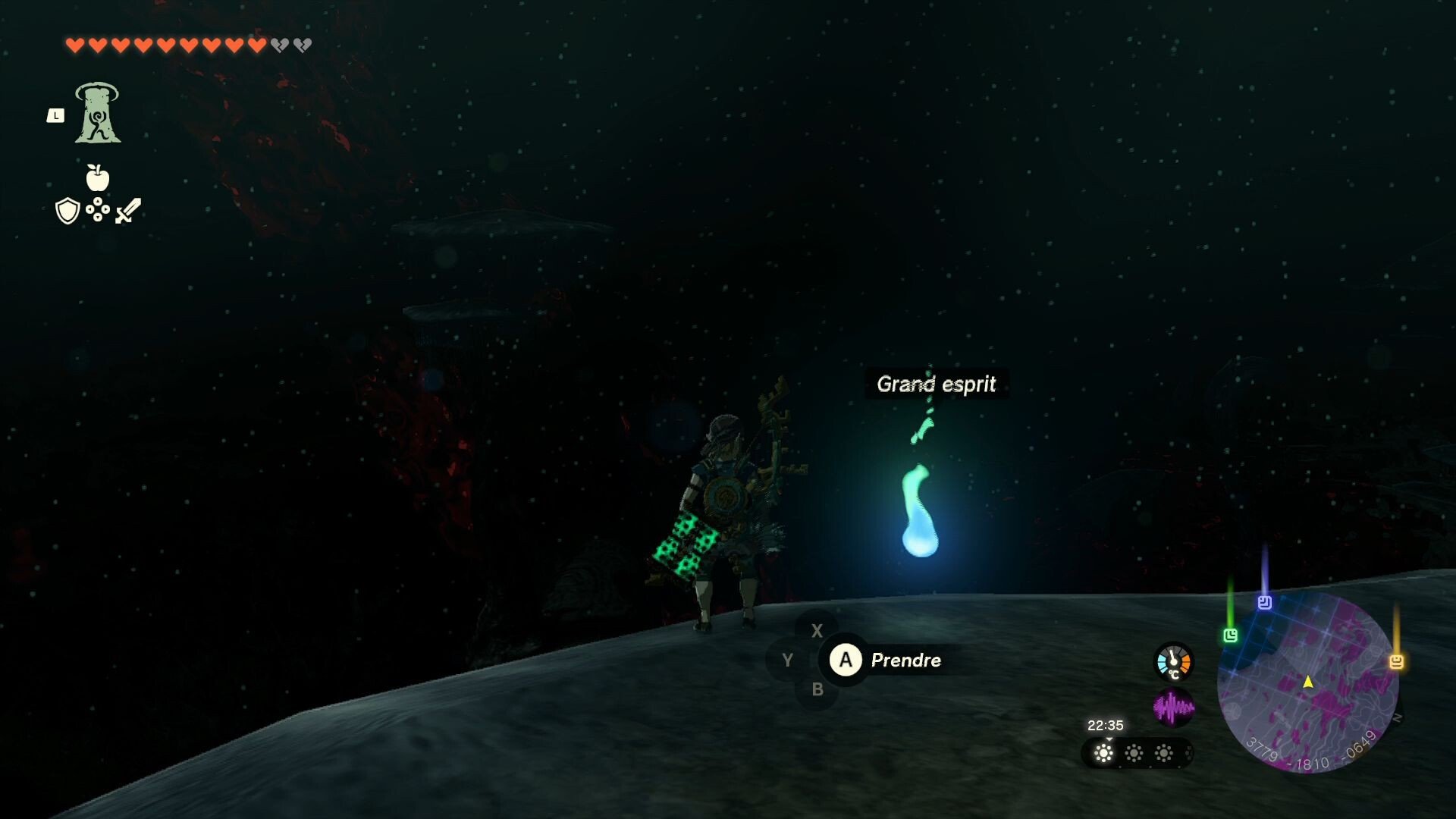
Task: Select the sword icon in the quick-access HUD
Action: click(126, 211)
